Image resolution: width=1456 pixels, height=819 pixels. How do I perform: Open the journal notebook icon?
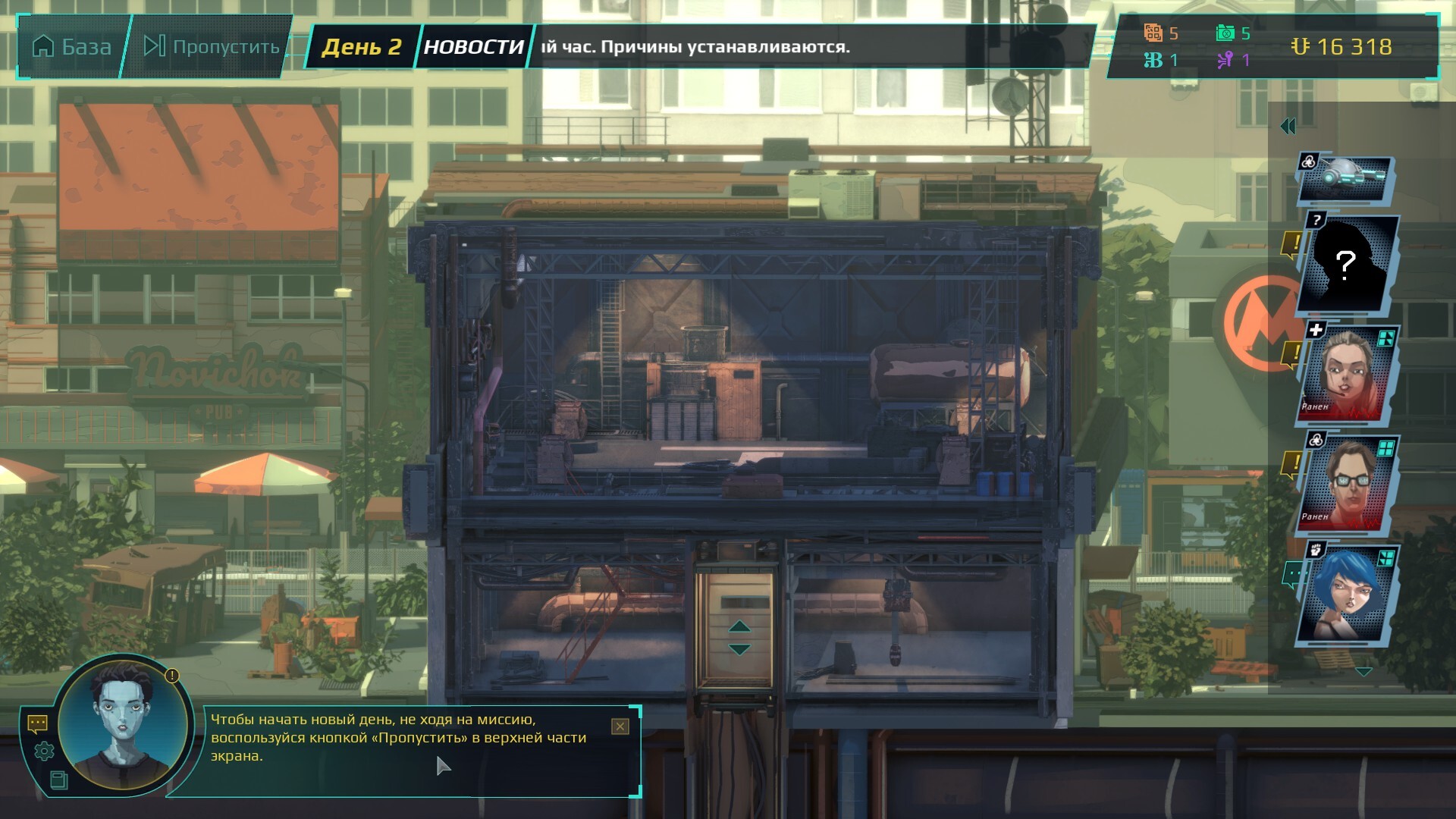click(58, 780)
